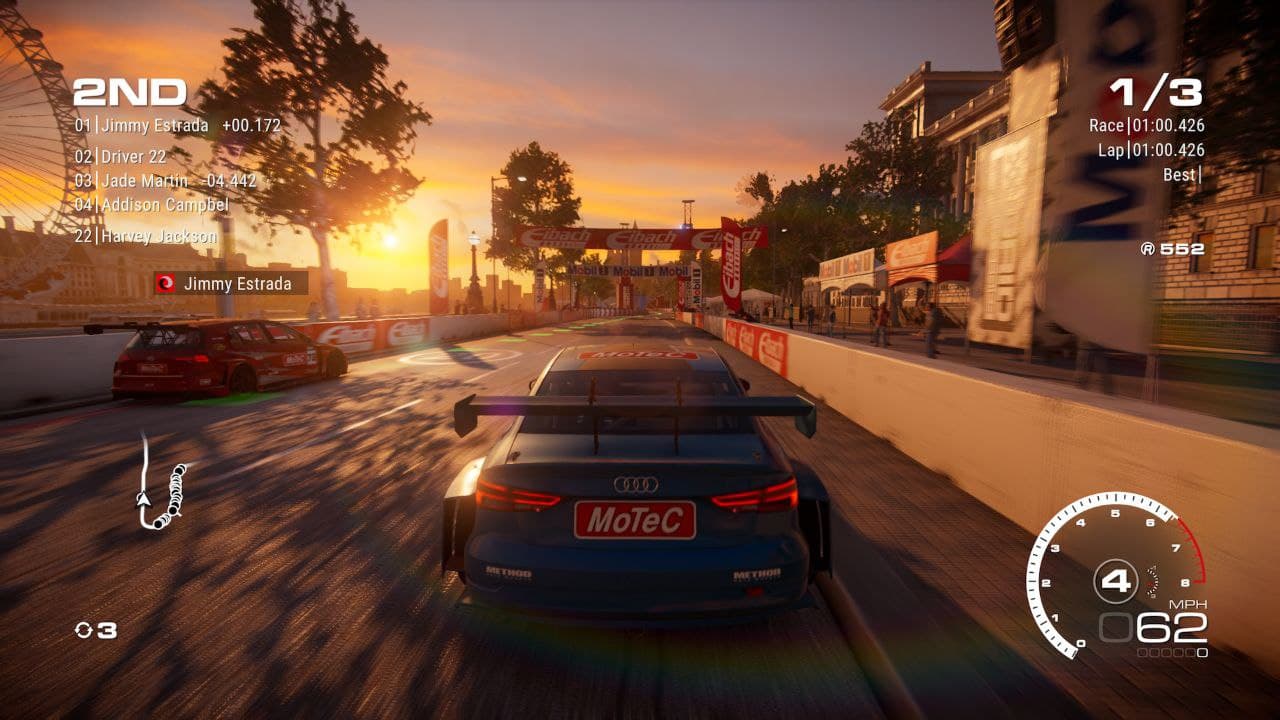Pick Jade Martin in the standings list
1280x720 pixels.
pyautogui.click(x=165, y=181)
